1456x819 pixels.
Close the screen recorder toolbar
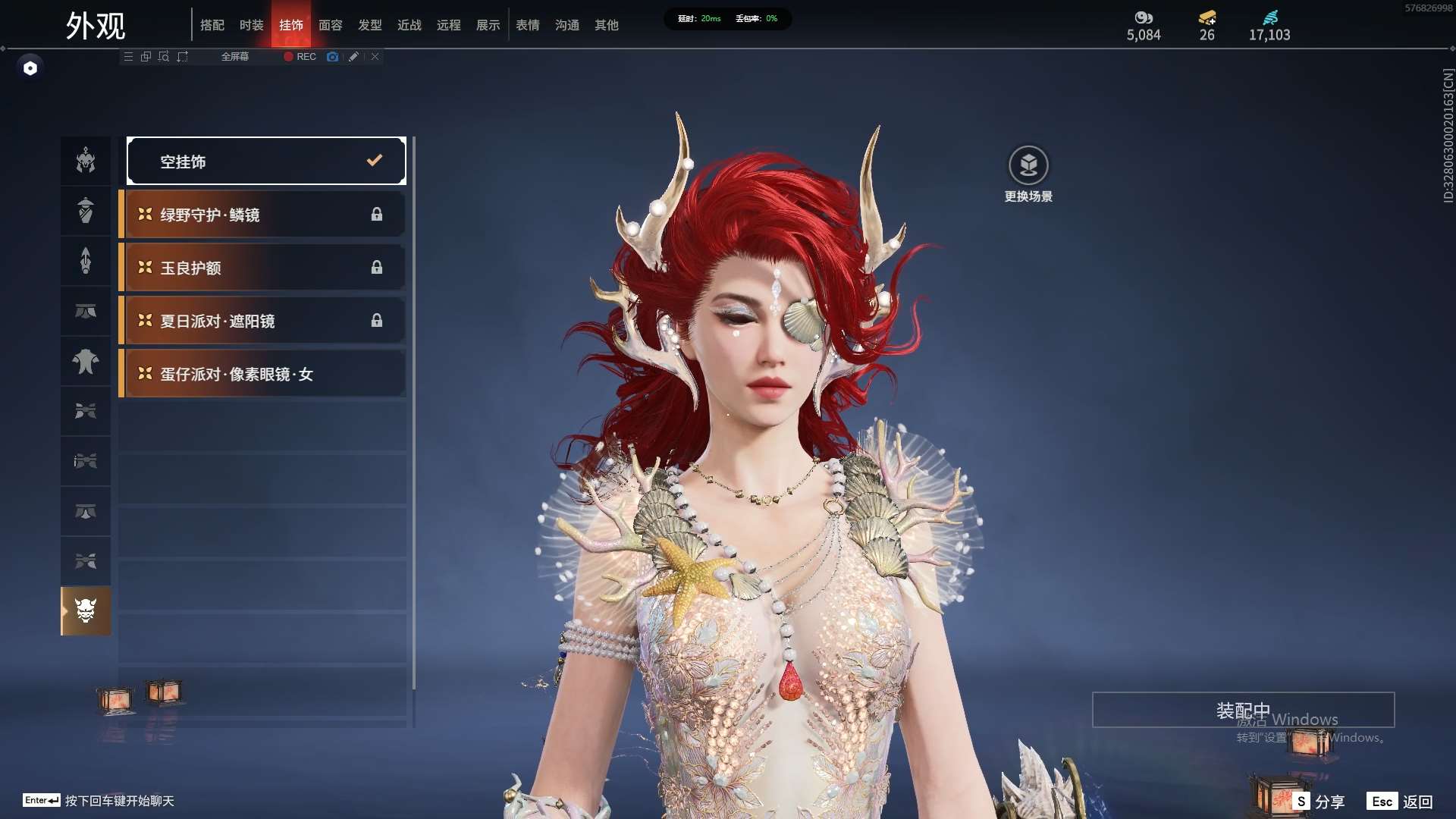pyautogui.click(x=375, y=57)
